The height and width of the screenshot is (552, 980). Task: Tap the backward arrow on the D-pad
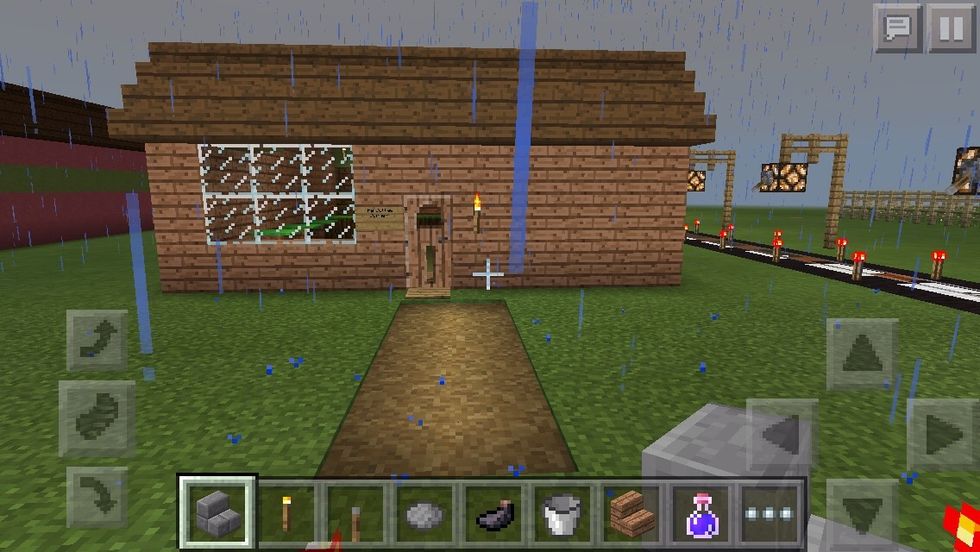(861, 512)
